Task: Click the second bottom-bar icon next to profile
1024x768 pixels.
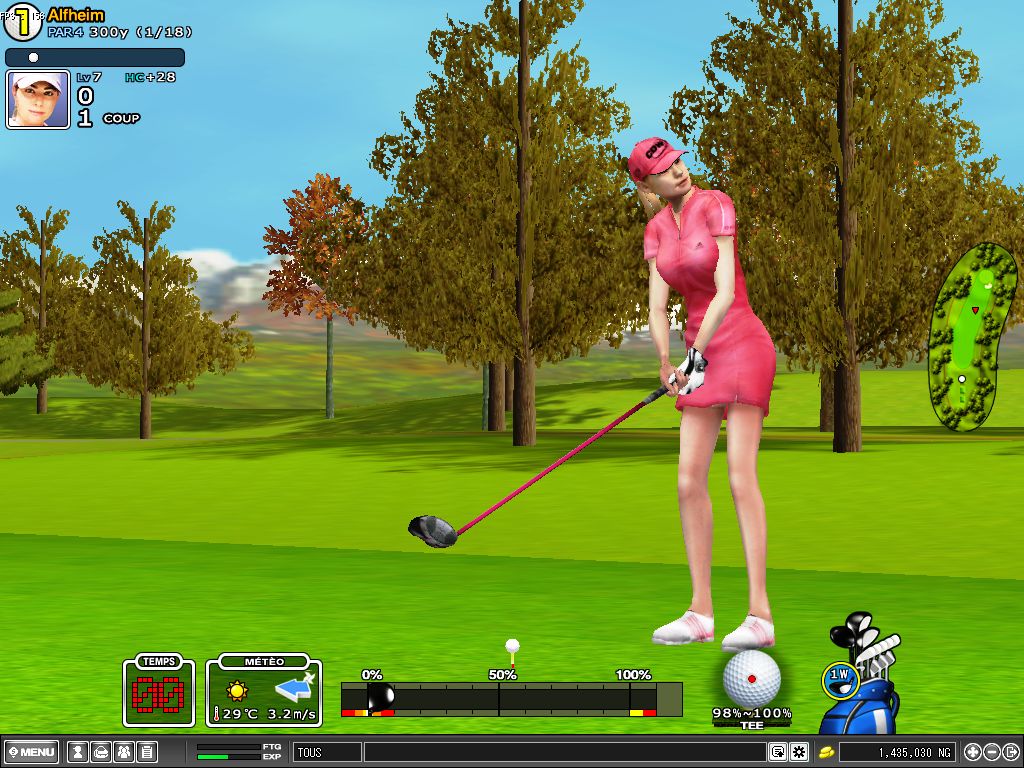Action: click(100, 752)
